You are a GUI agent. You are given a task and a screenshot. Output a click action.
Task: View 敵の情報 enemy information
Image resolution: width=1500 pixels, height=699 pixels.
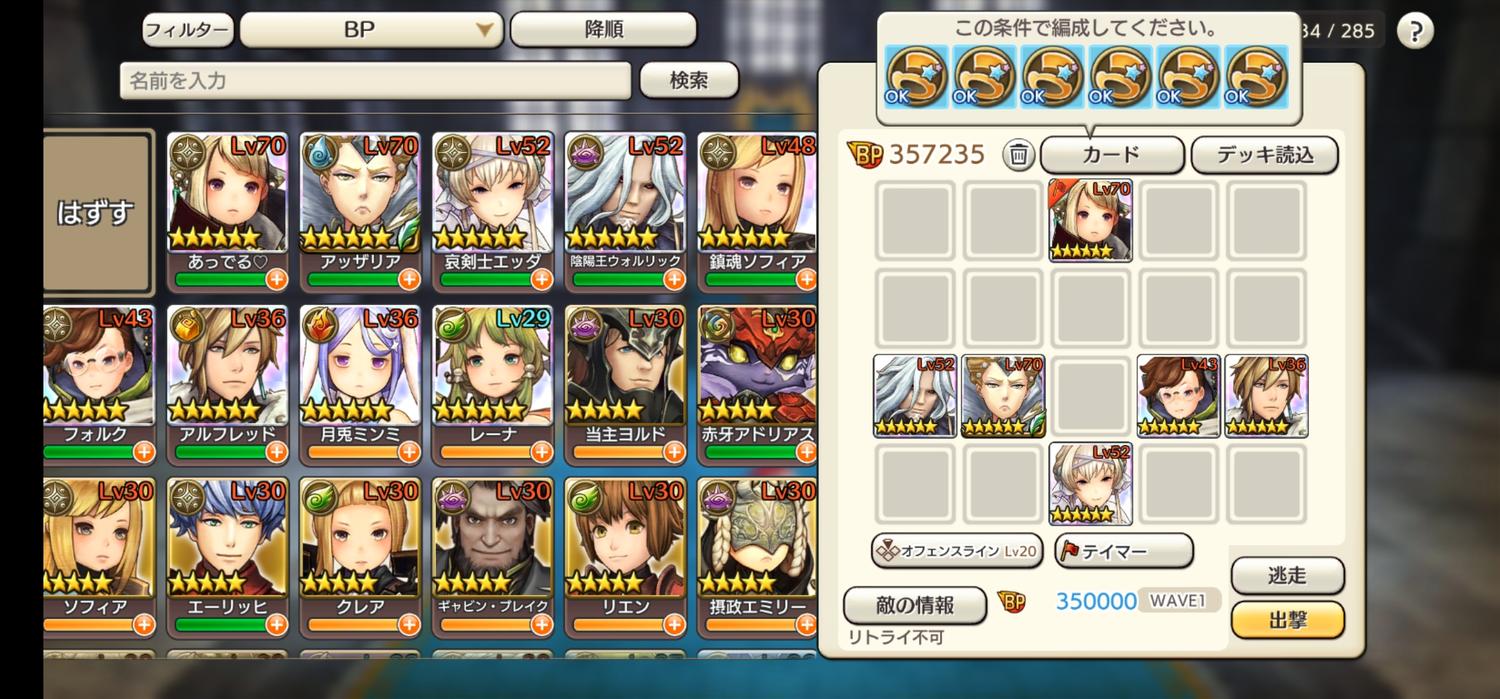(914, 605)
